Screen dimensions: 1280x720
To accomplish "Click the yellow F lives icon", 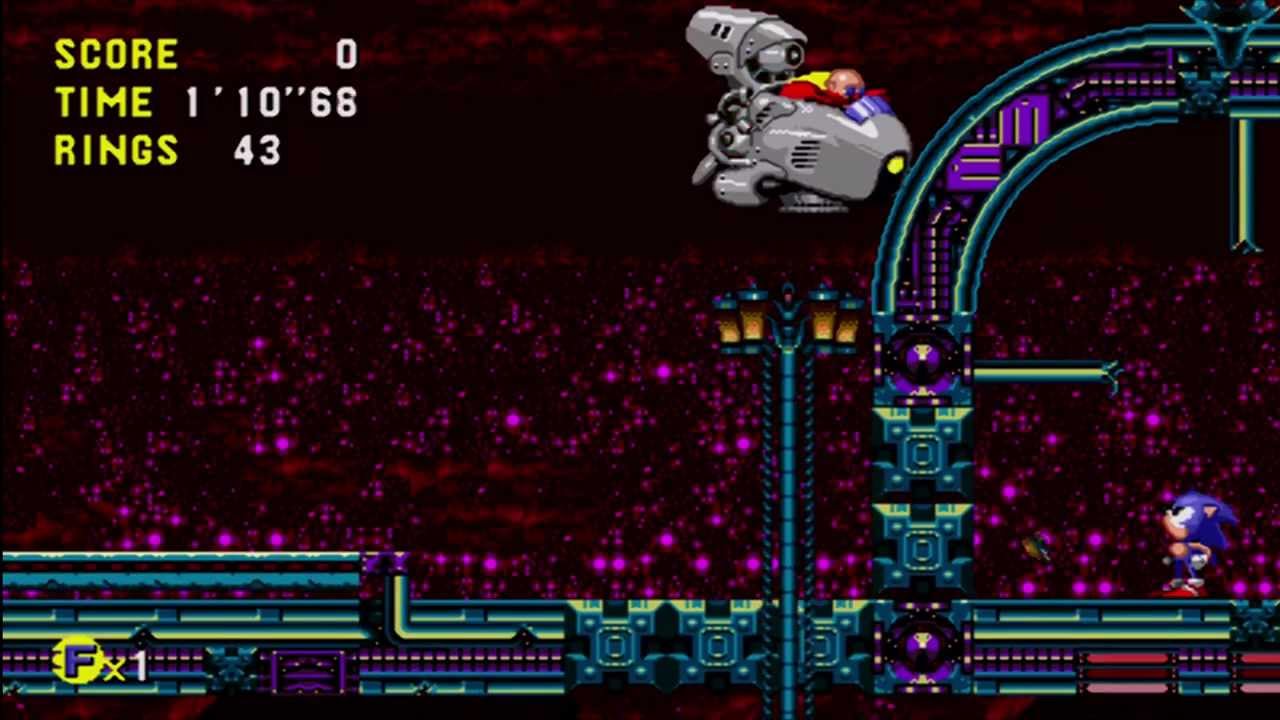I will [x=79, y=660].
